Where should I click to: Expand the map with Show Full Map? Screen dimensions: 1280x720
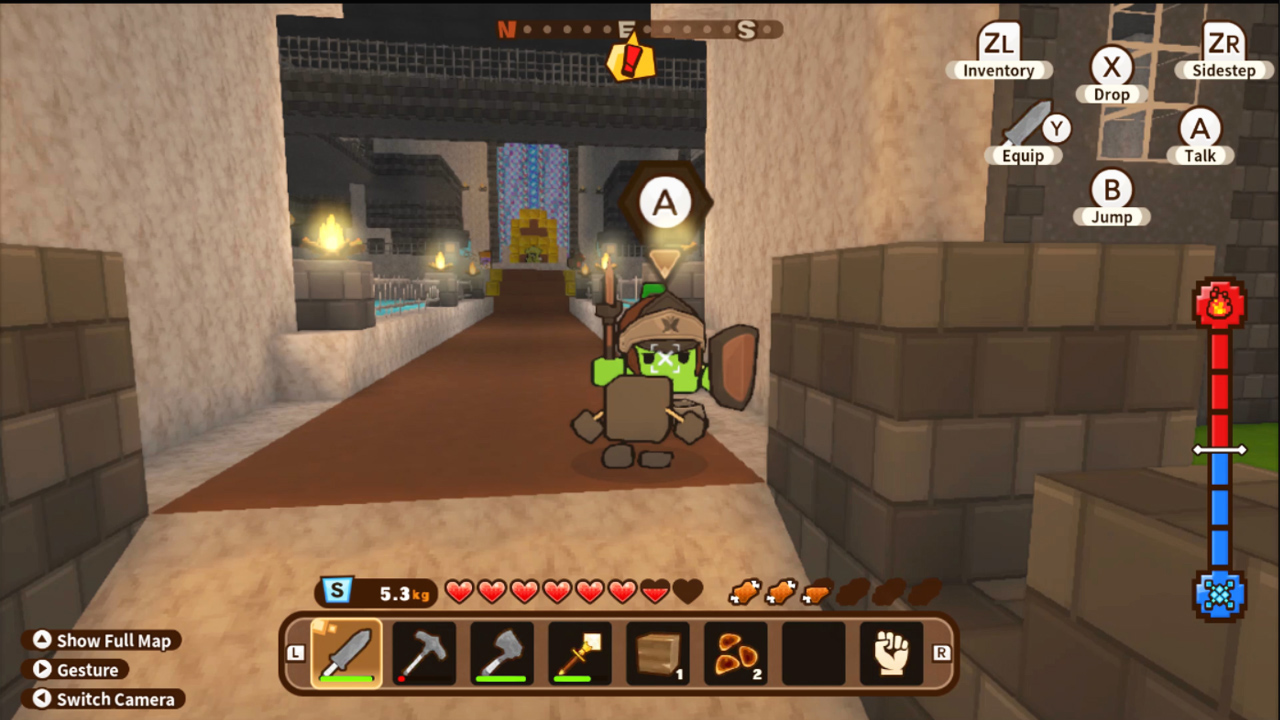[101, 640]
